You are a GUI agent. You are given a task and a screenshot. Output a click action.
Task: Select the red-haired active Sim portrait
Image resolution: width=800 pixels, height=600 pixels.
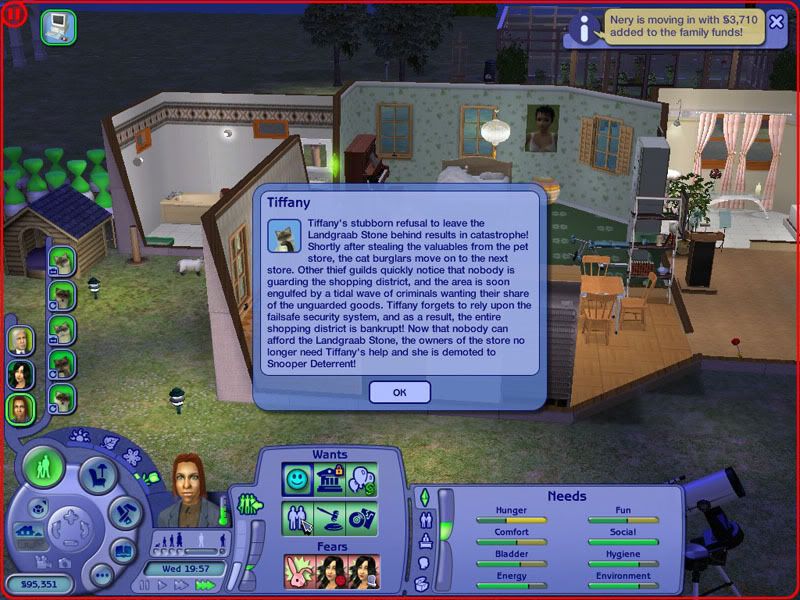[x=20, y=408]
